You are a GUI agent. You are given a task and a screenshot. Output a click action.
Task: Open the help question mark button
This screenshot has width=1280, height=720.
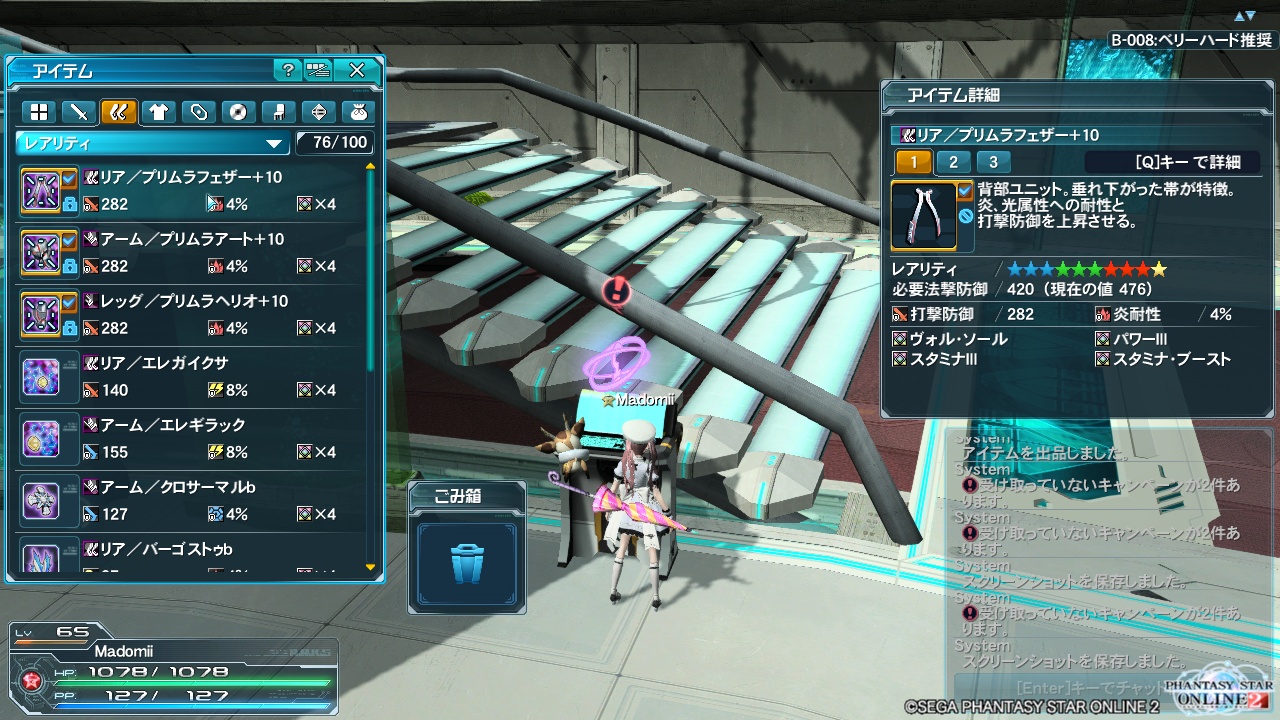[287, 70]
